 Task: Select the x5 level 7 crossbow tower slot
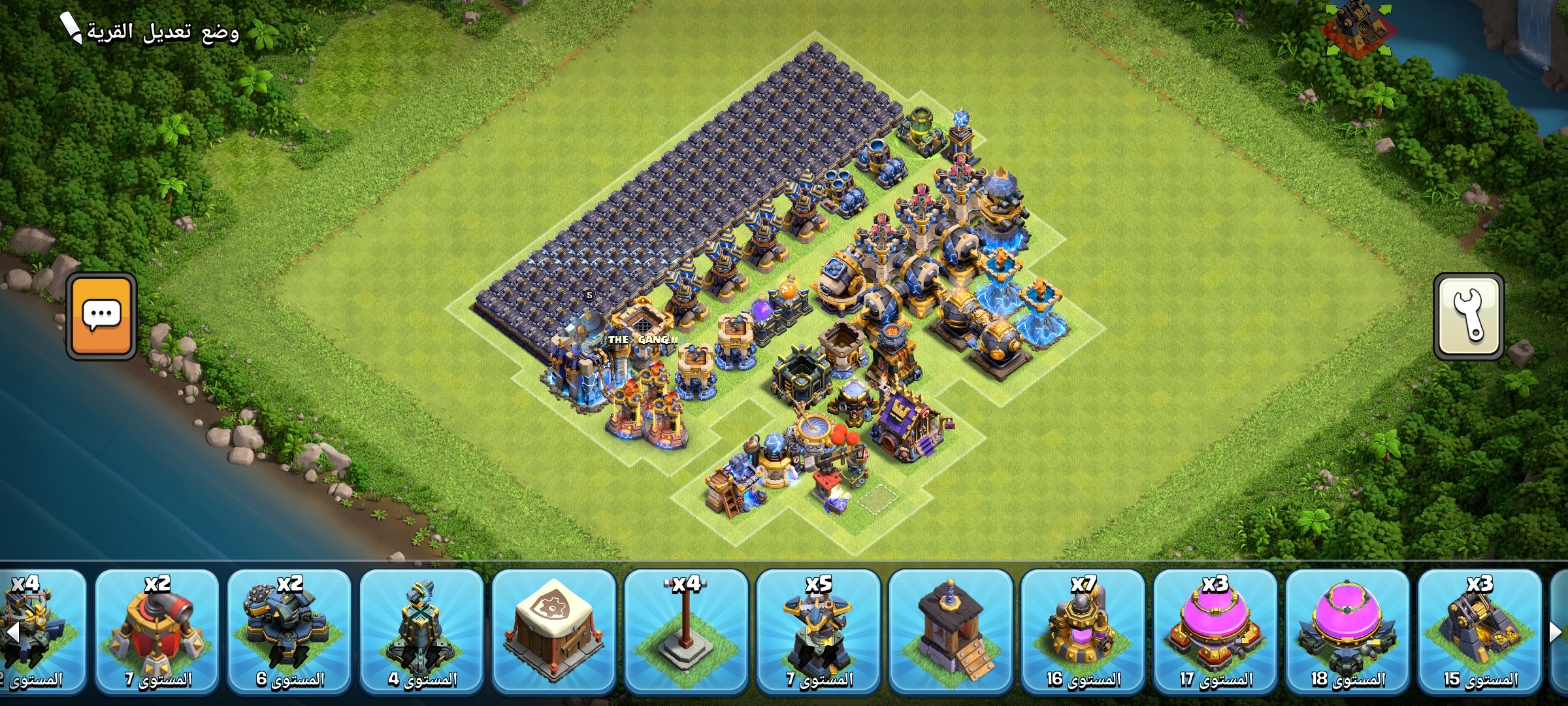(818, 631)
